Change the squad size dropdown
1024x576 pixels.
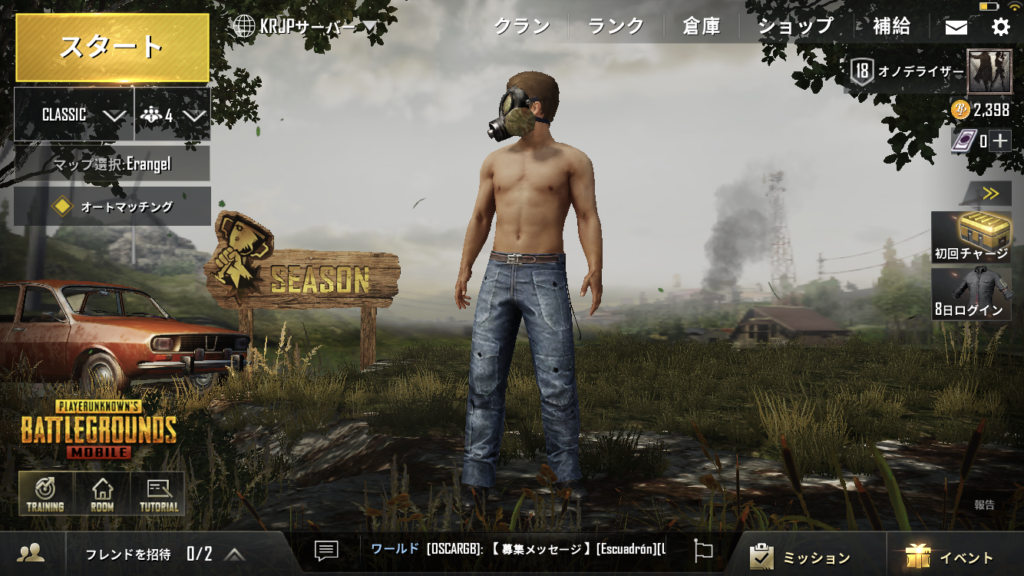point(172,115)
